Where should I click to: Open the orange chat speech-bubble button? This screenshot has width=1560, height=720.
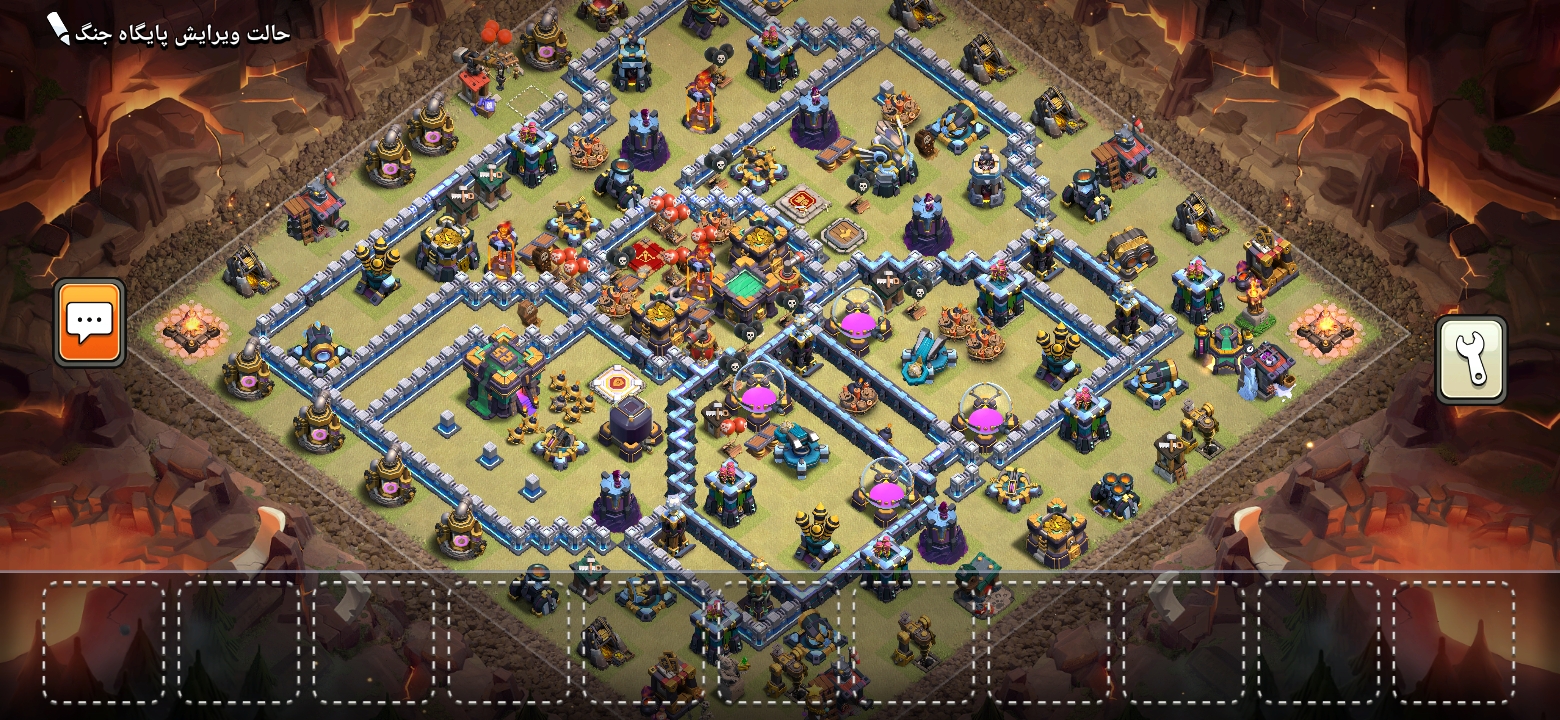[90, 322]
